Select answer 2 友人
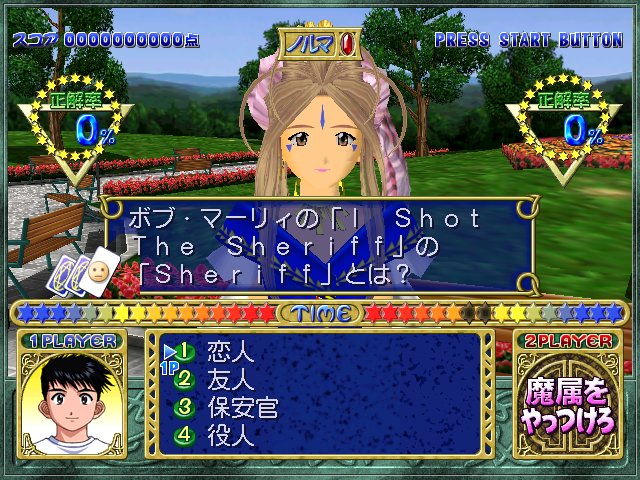 230,380
